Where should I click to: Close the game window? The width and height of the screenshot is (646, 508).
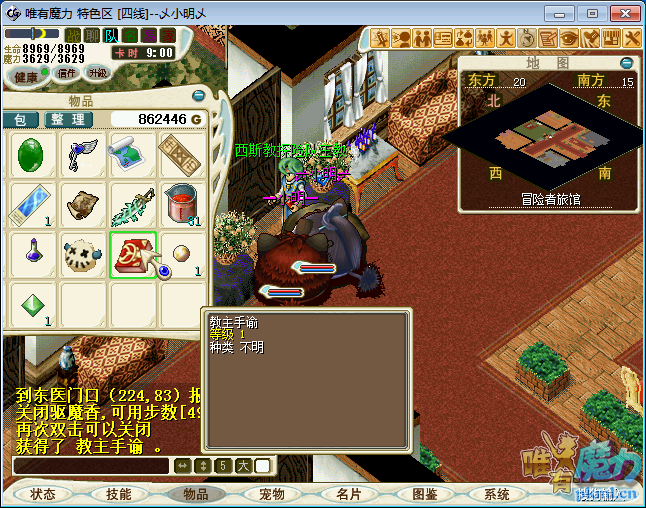pyautogui.click(x=622, y=13)
